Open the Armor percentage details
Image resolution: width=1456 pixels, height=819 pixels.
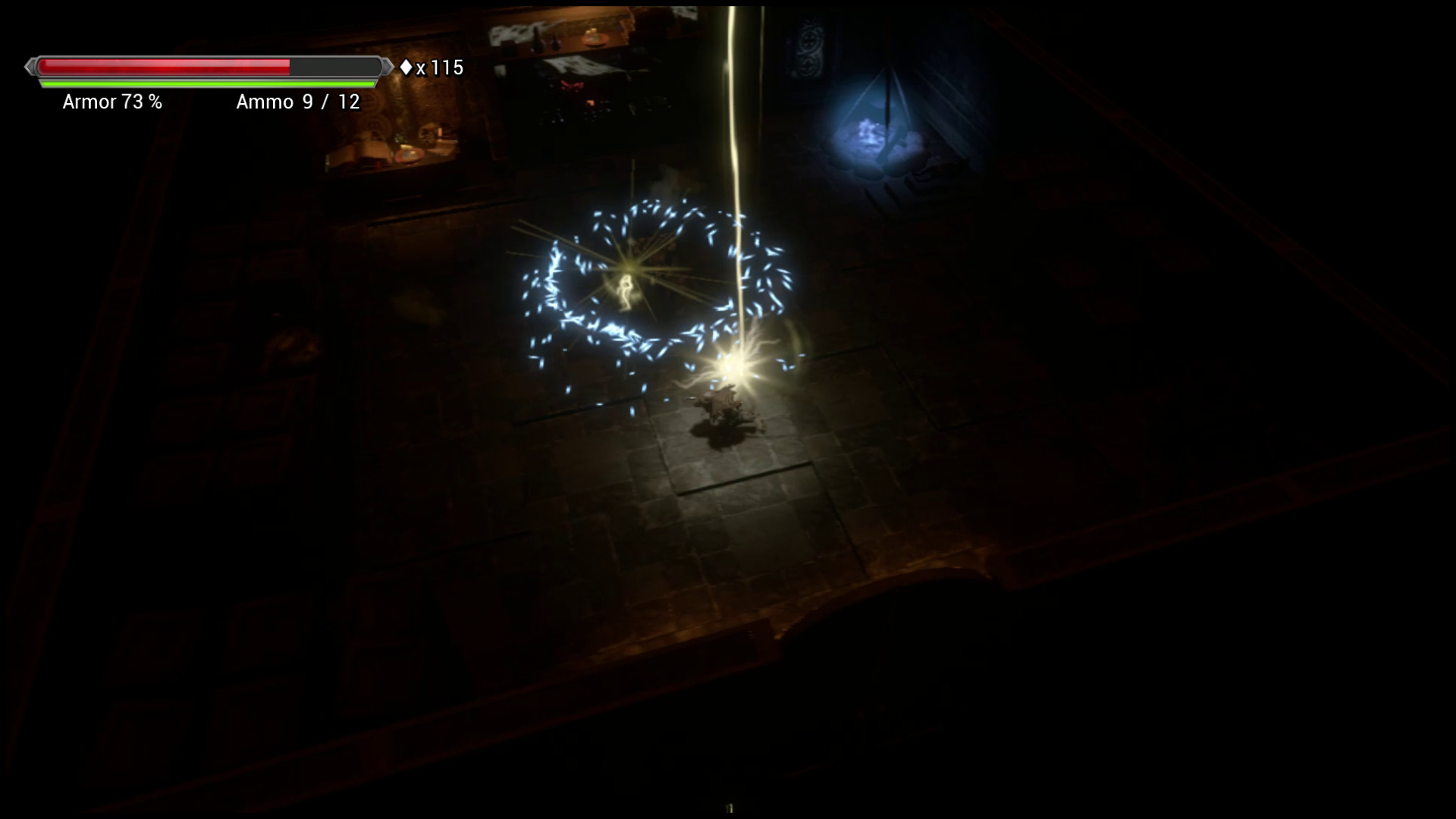112,102
